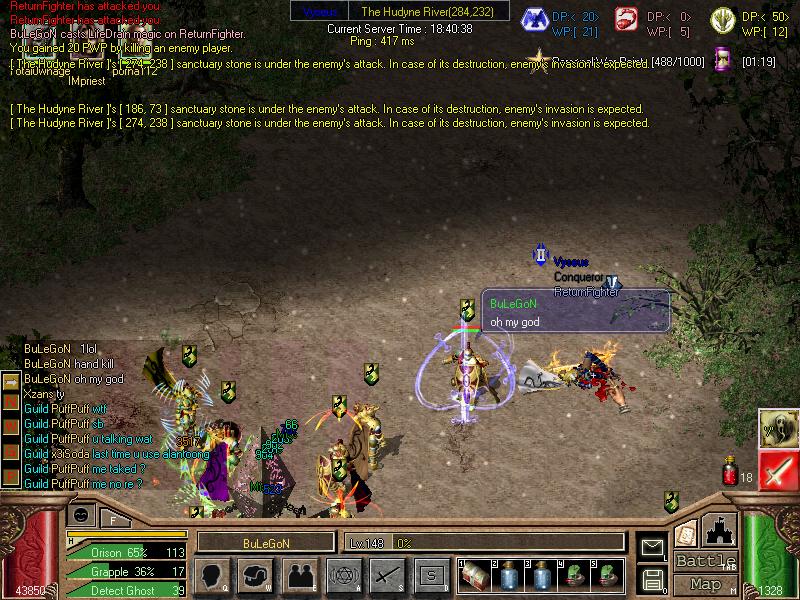Switch to Battle mode

pyautogui.click(x=705, y=561)
